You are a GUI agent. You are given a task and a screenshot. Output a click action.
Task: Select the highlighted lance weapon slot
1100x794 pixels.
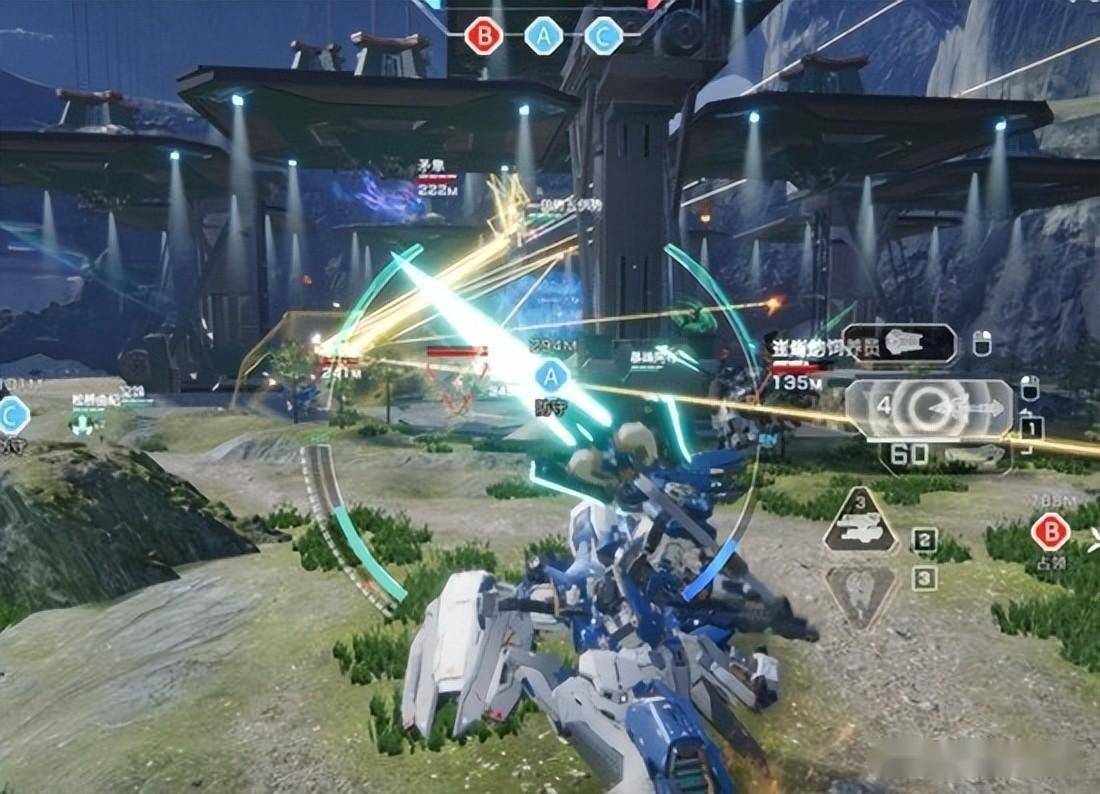point(928,409)
